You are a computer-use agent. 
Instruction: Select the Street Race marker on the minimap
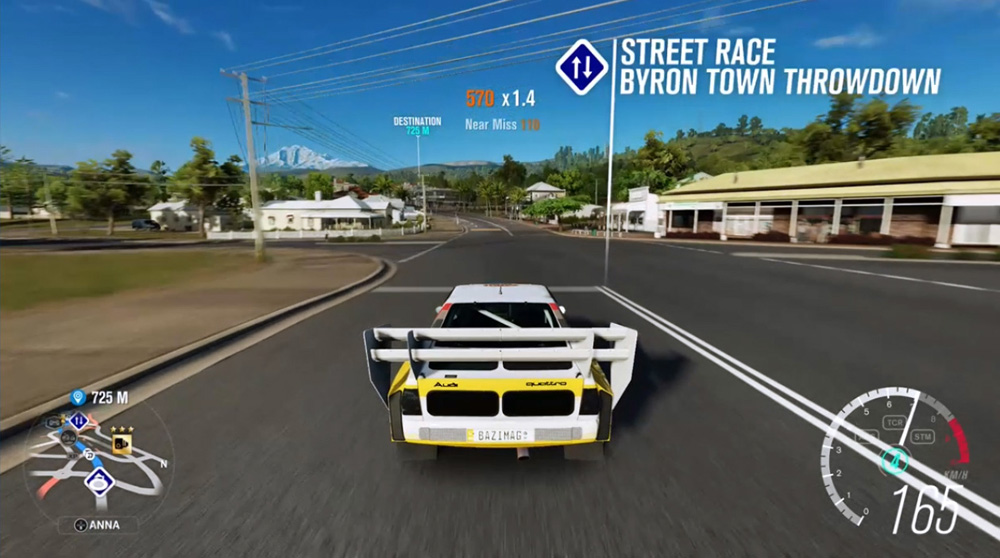tap(78, 421)
